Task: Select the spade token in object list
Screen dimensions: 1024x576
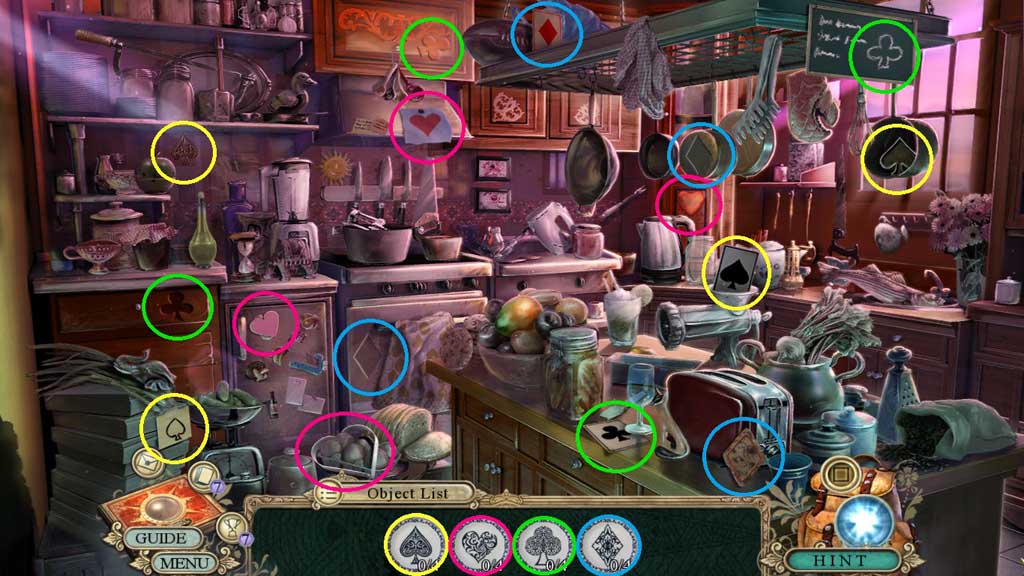Action: coord(416,545)
